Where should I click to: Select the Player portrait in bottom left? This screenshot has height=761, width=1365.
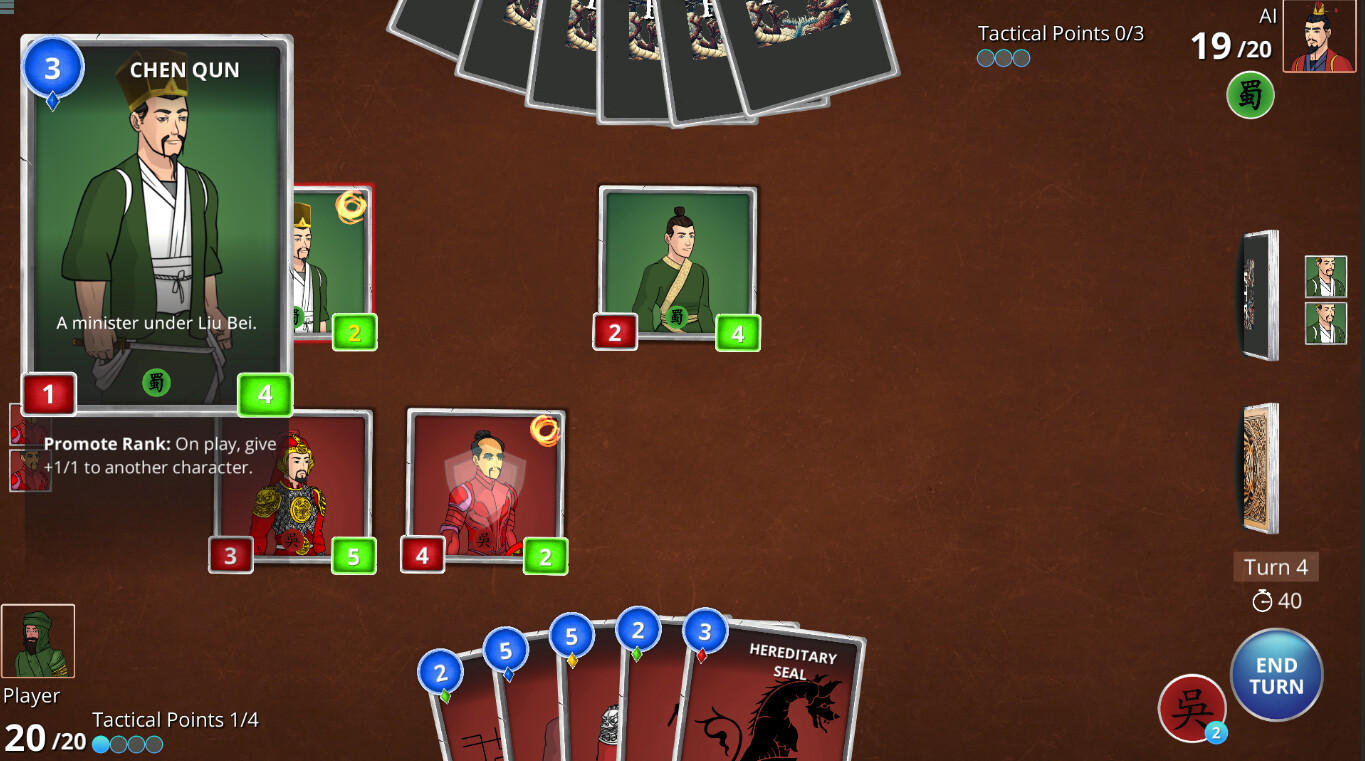pyautogui.click(x=39, y=640)
